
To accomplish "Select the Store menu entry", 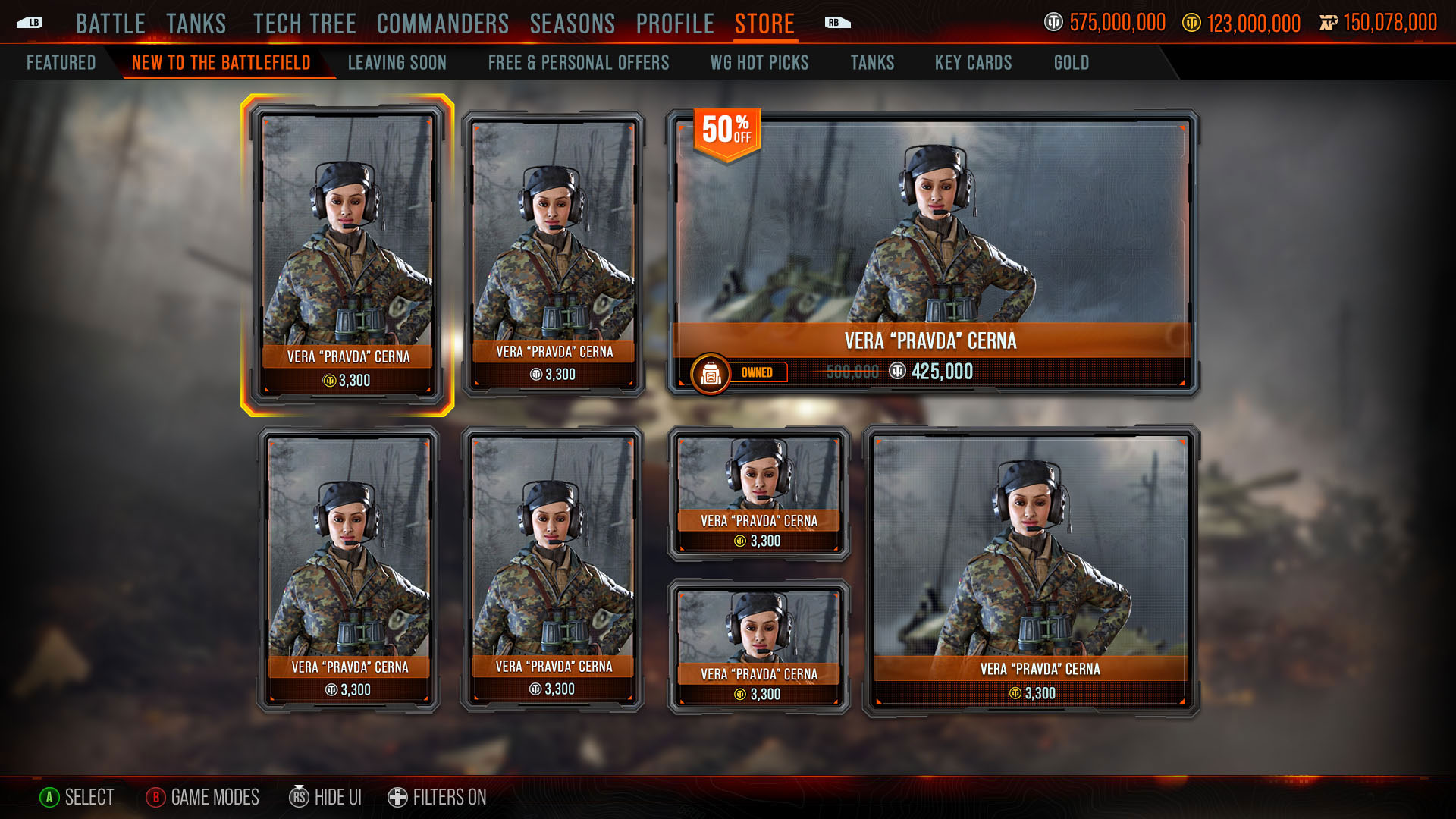I will 764,24.
